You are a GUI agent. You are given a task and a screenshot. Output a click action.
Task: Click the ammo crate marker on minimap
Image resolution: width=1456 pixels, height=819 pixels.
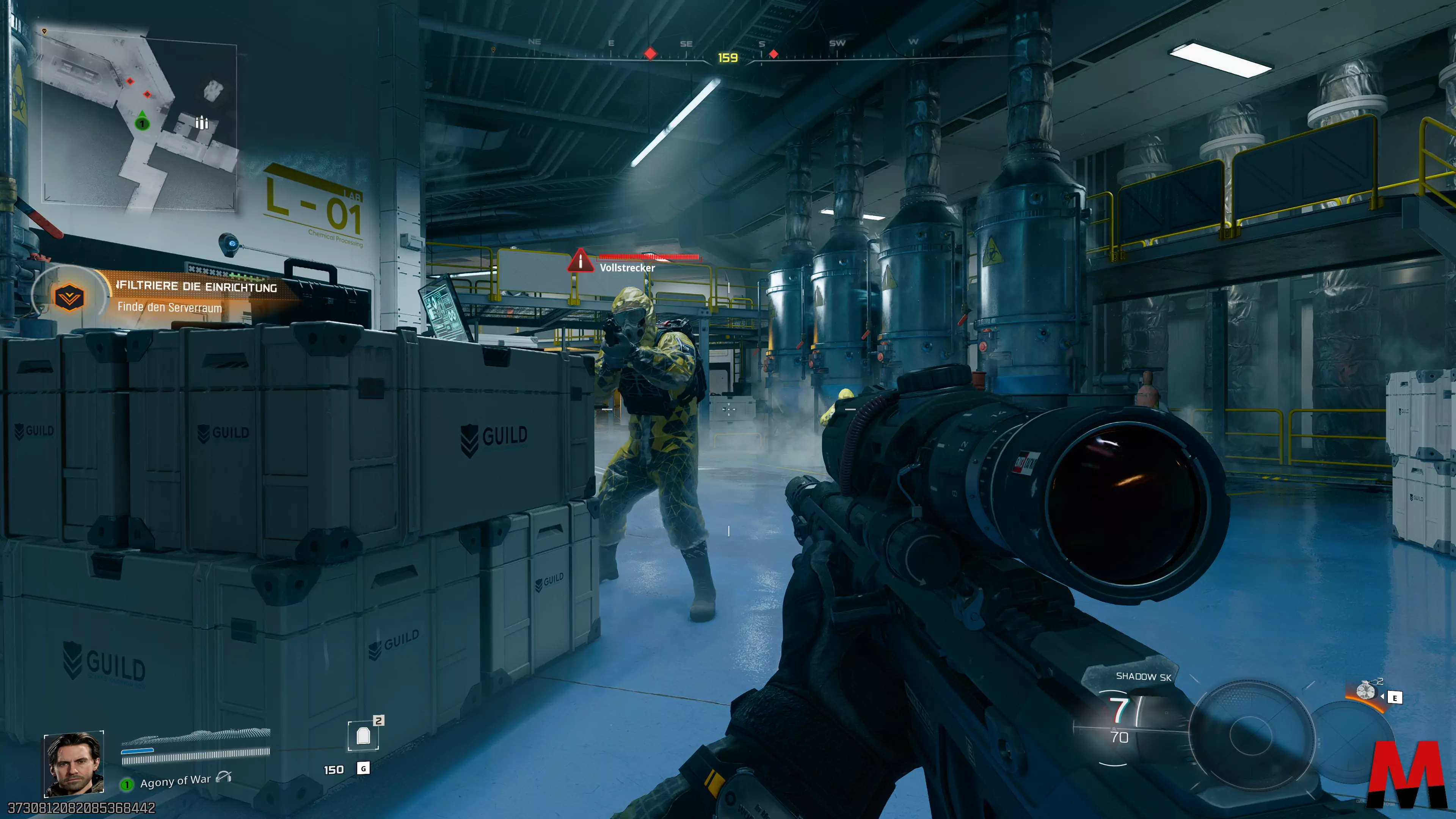[x=201, y=122]
